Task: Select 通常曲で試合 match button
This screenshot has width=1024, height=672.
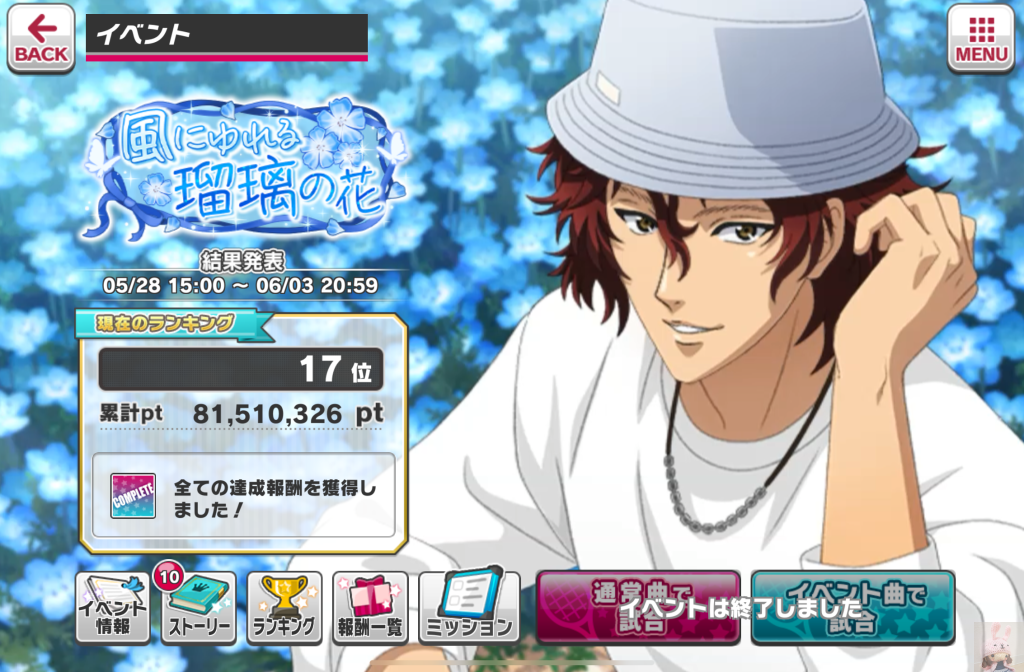Action: point(638,606)
